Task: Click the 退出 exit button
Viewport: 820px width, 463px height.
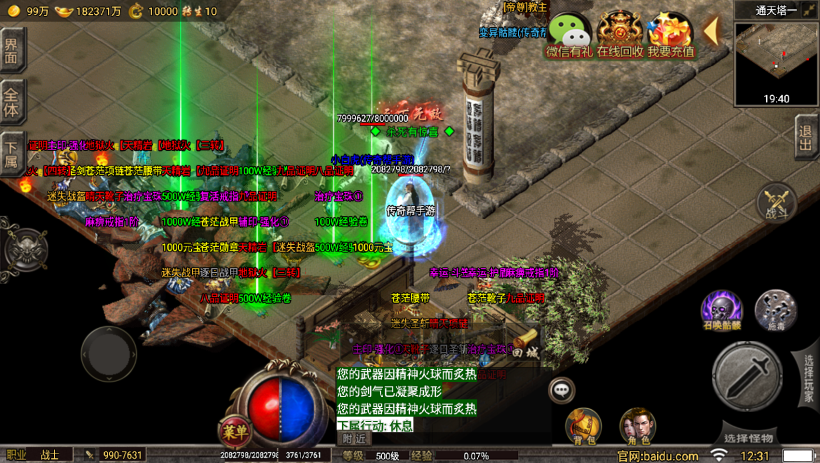Action: (806, 136)
